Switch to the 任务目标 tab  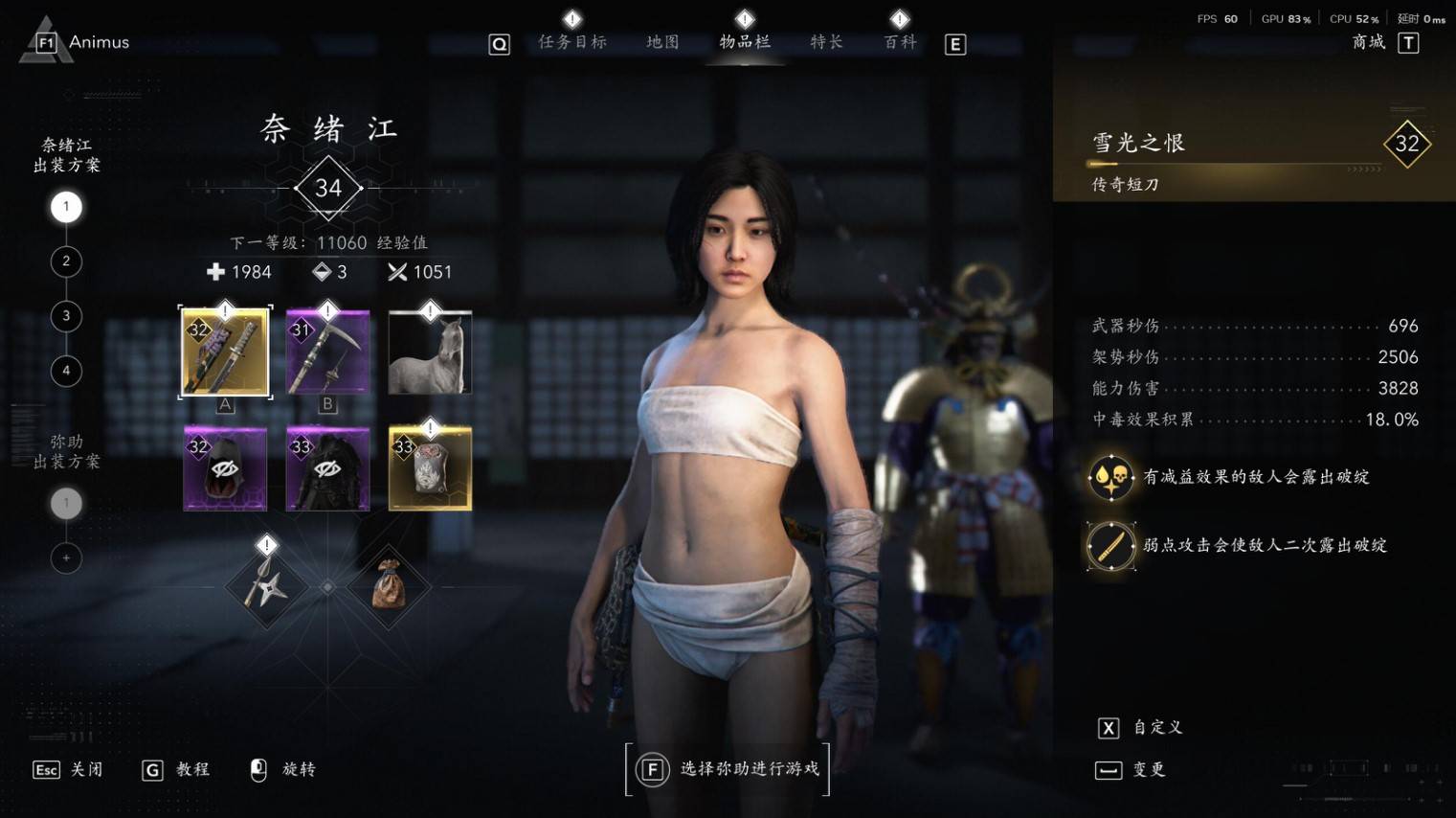(x=572, y=42)
